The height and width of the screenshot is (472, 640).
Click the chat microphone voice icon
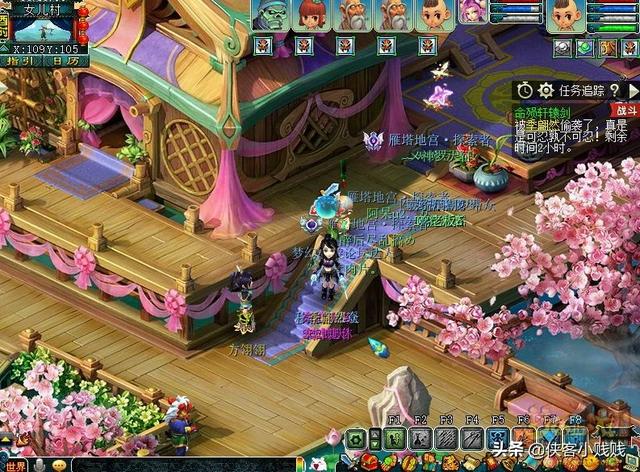(x=40, y=464)
